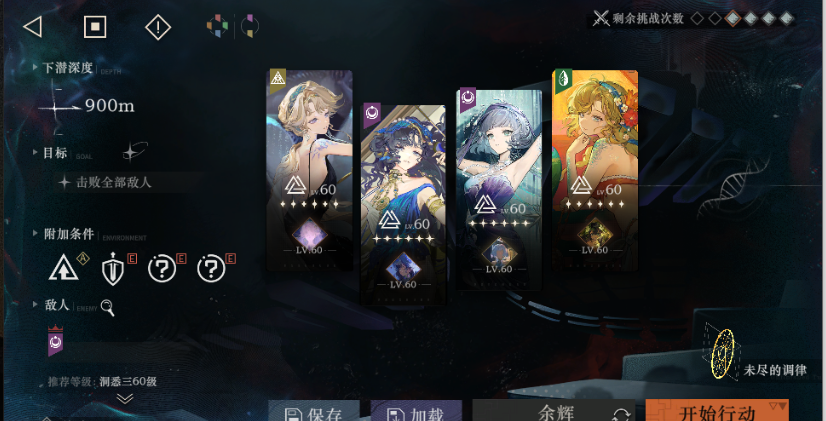Viewport: 826px width, 421px height.
Task: Expand details with the double chevron
Action: (x=125, y=398)
